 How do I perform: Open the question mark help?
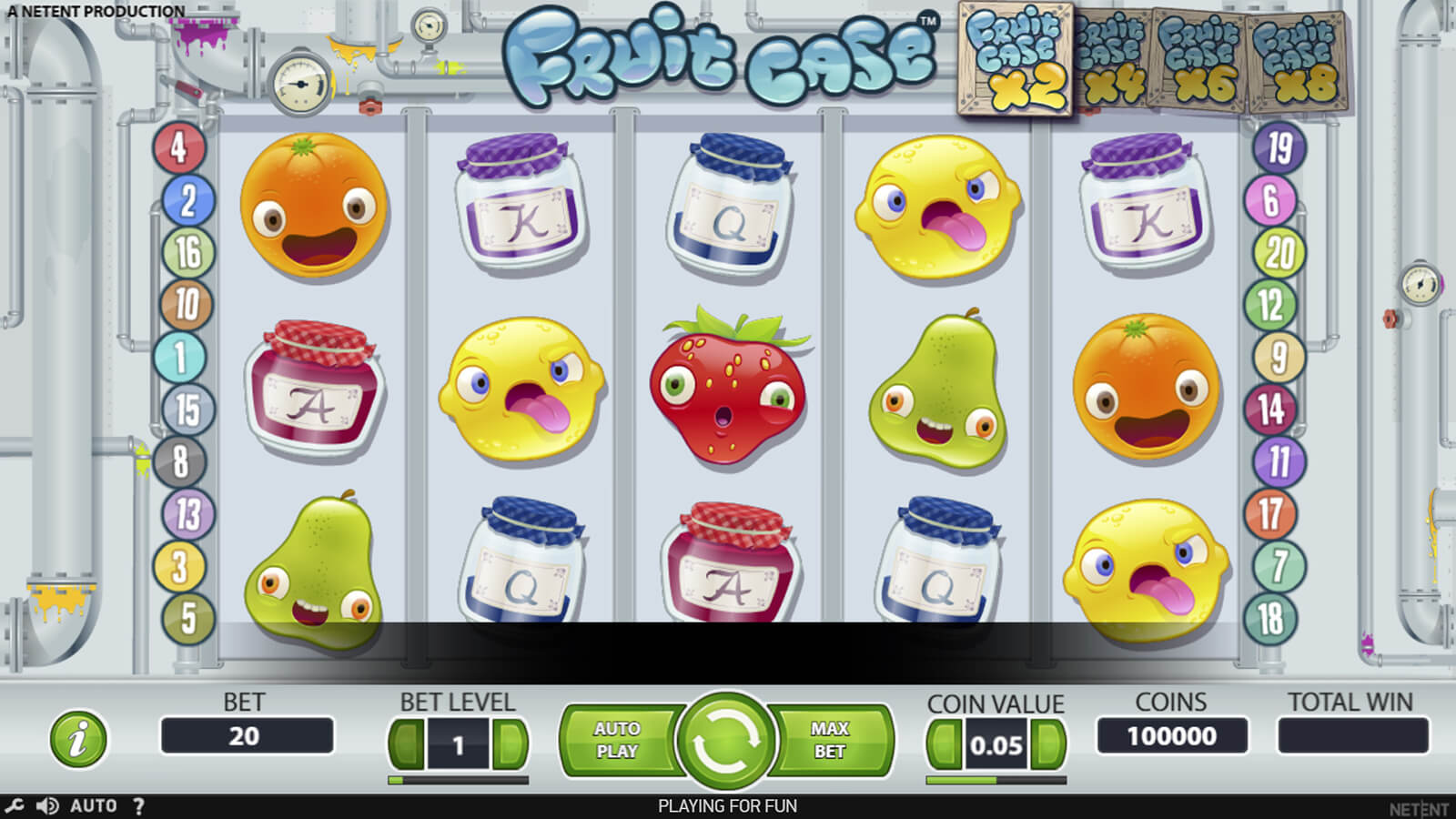click(138, 806)
